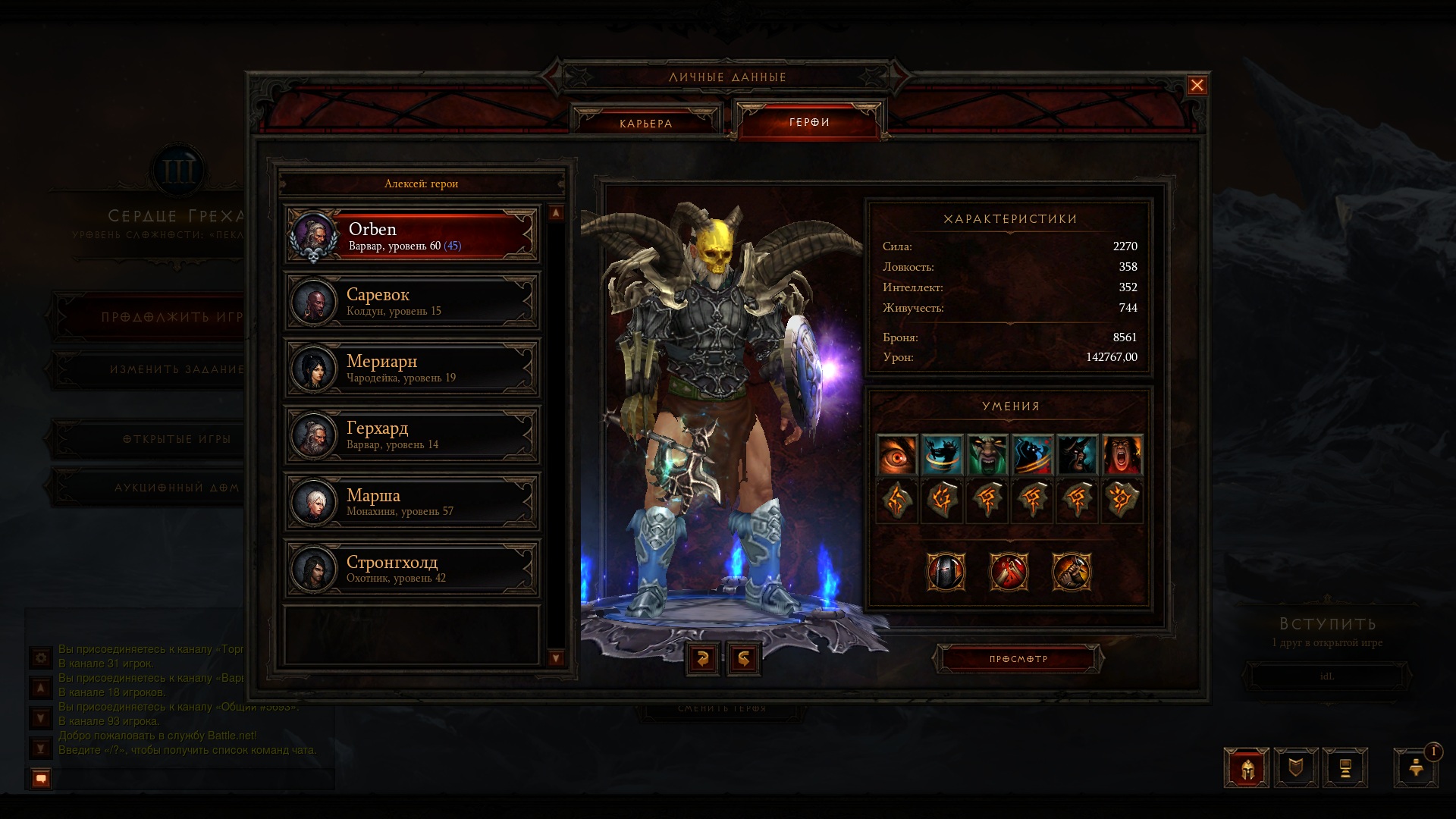
Task: Select hero Orben the Barbarian
Action: click(x=412, y=236)
